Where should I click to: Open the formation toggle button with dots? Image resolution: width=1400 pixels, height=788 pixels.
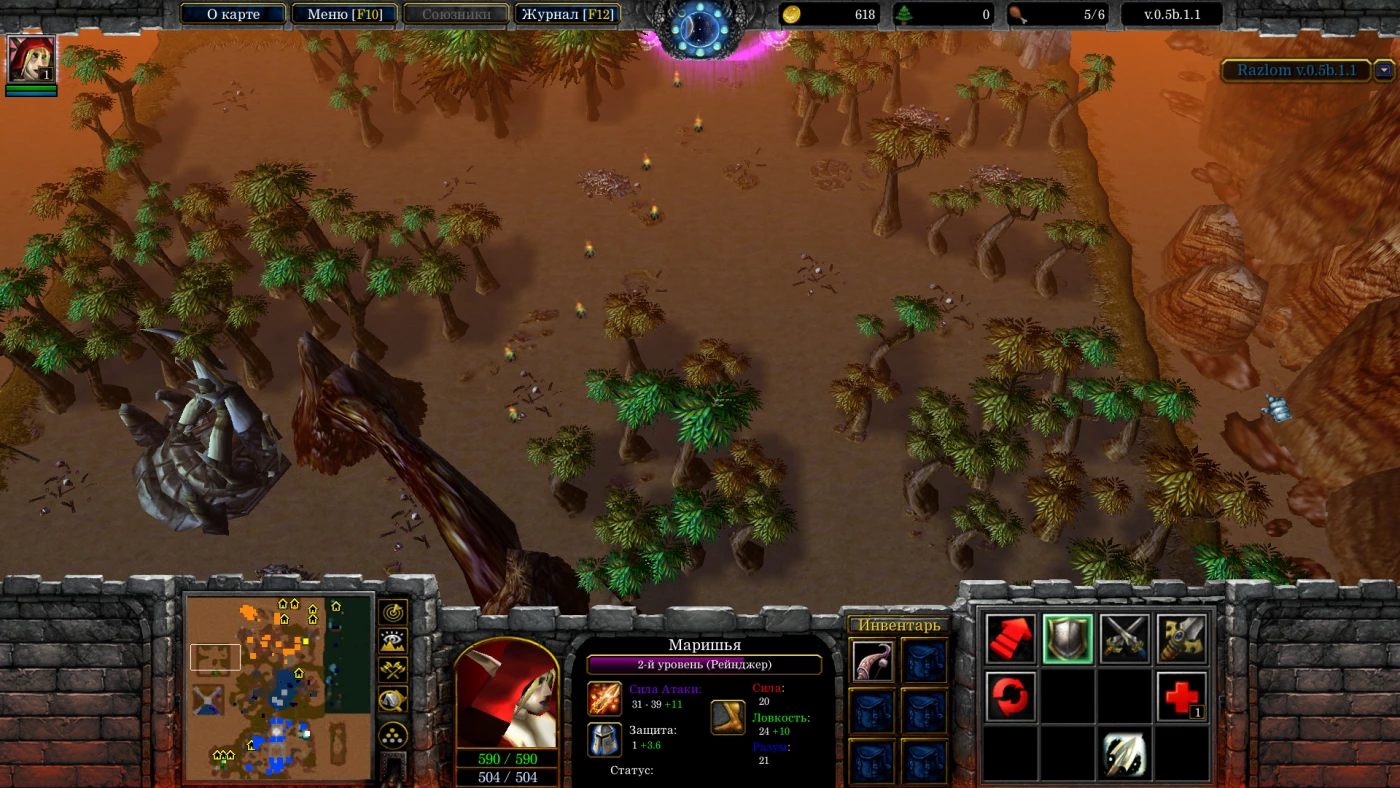point(393,737)
